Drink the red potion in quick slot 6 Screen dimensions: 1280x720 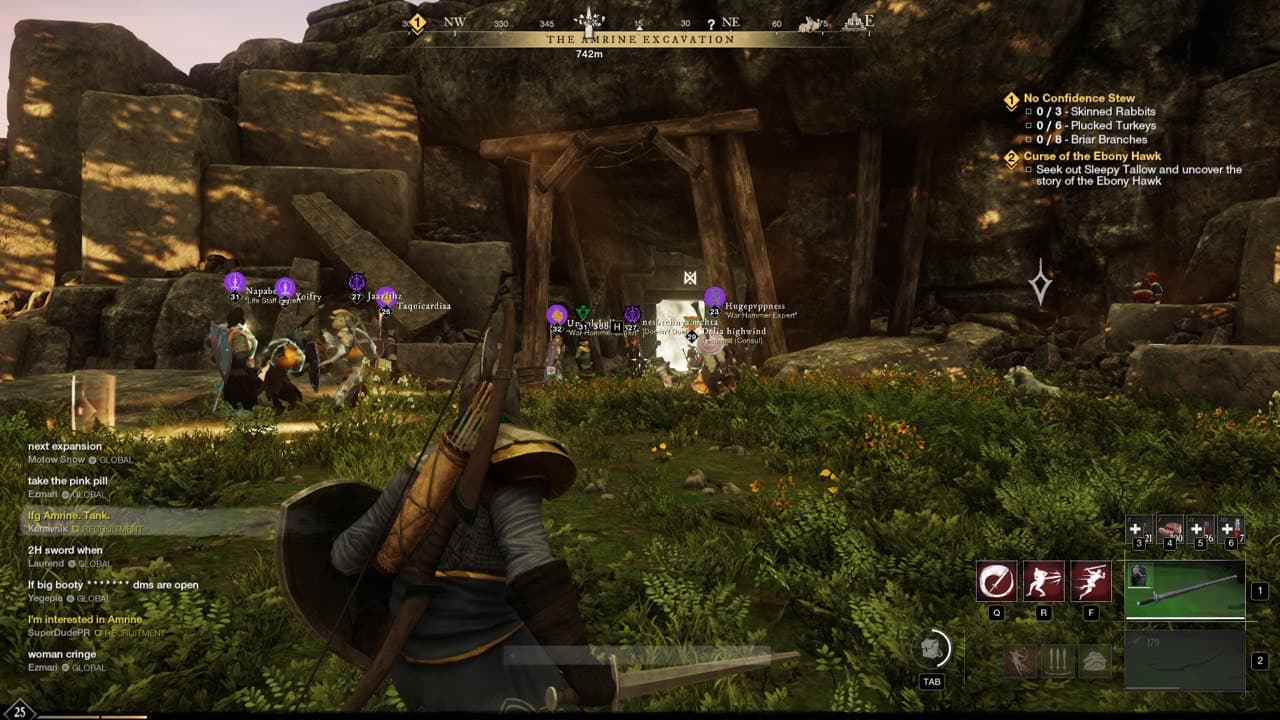1231,528
